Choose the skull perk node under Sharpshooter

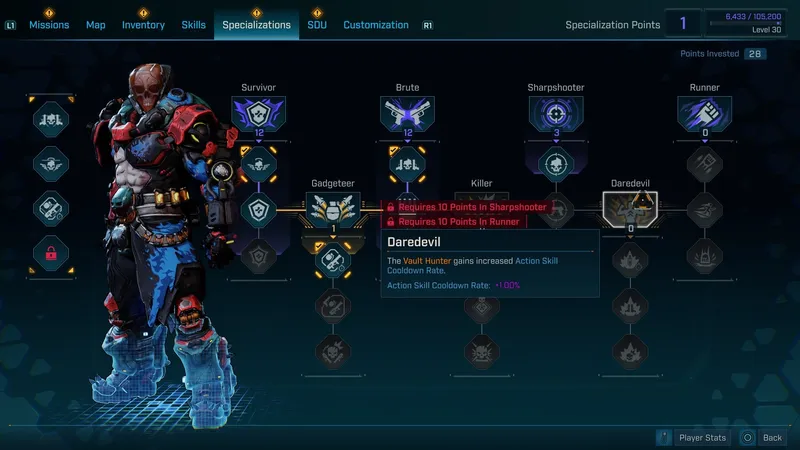click(x=555, y=163)
